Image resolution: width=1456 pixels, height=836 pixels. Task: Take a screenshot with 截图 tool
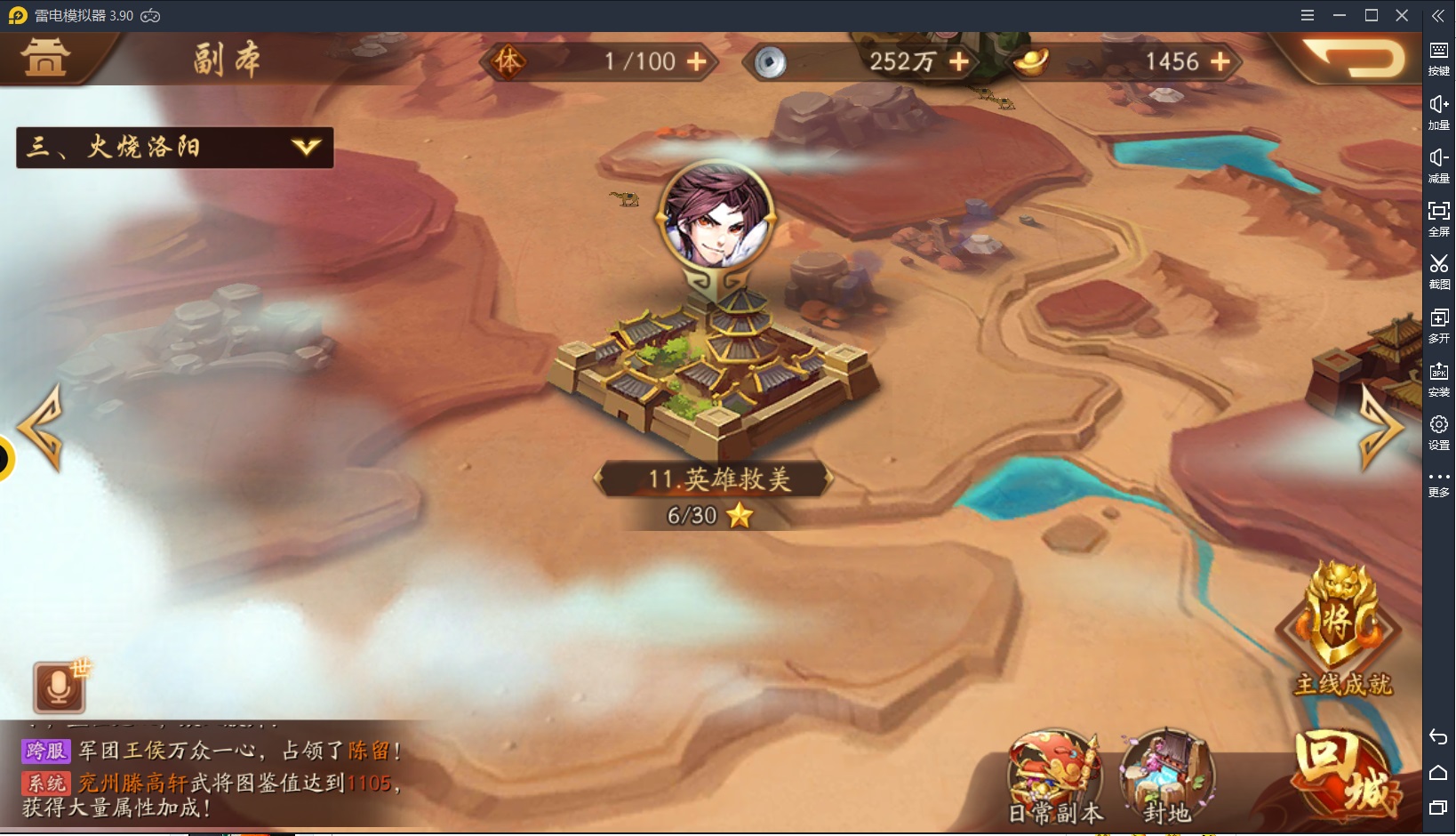point(1439,271)
